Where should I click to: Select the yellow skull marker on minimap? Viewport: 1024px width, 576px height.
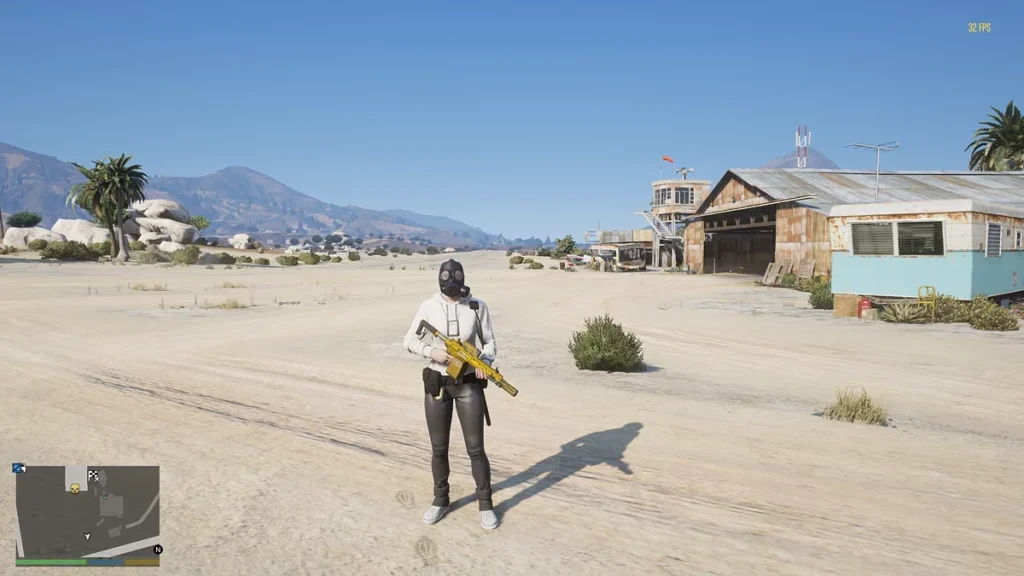pos(75,488)
